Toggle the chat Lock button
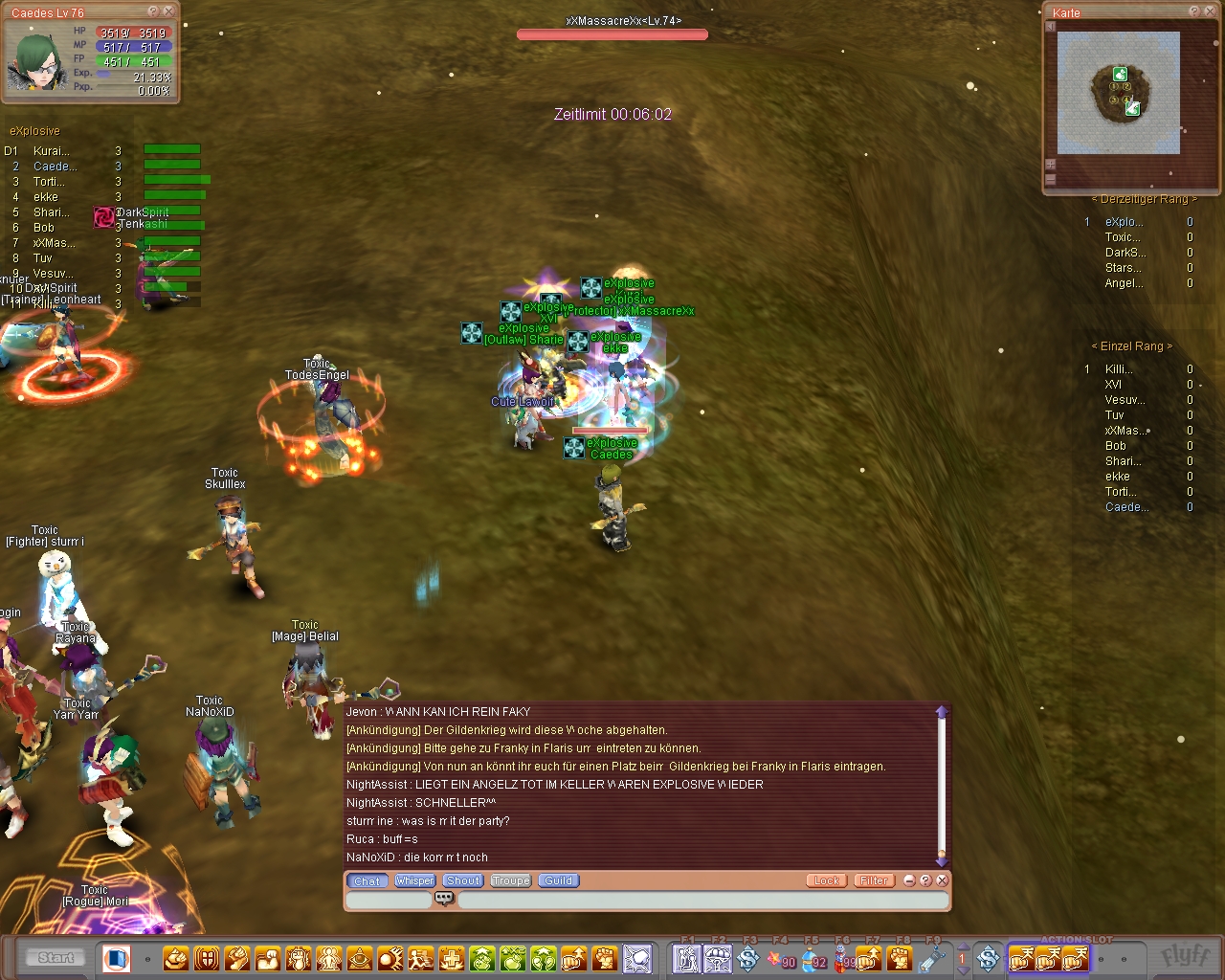Image resolution: width=1225 pixels, height=980 pixels. click(826, 880)
